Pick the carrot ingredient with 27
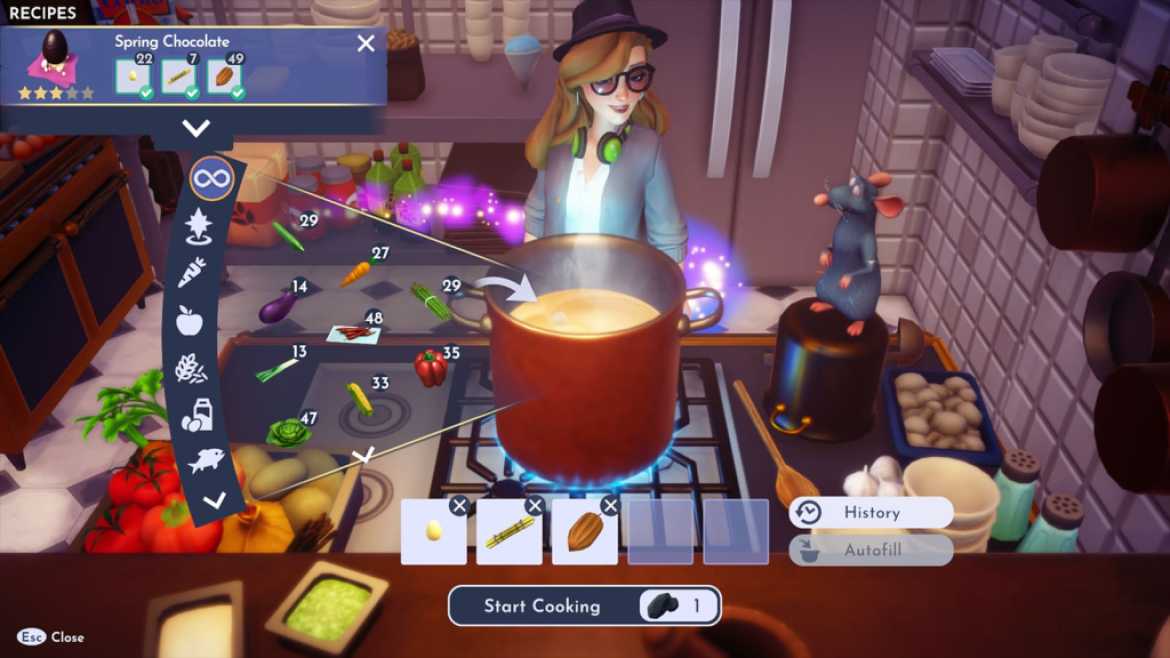Image resolution: width=1170 pixels, height=658 pixels. tap(356, 273)
